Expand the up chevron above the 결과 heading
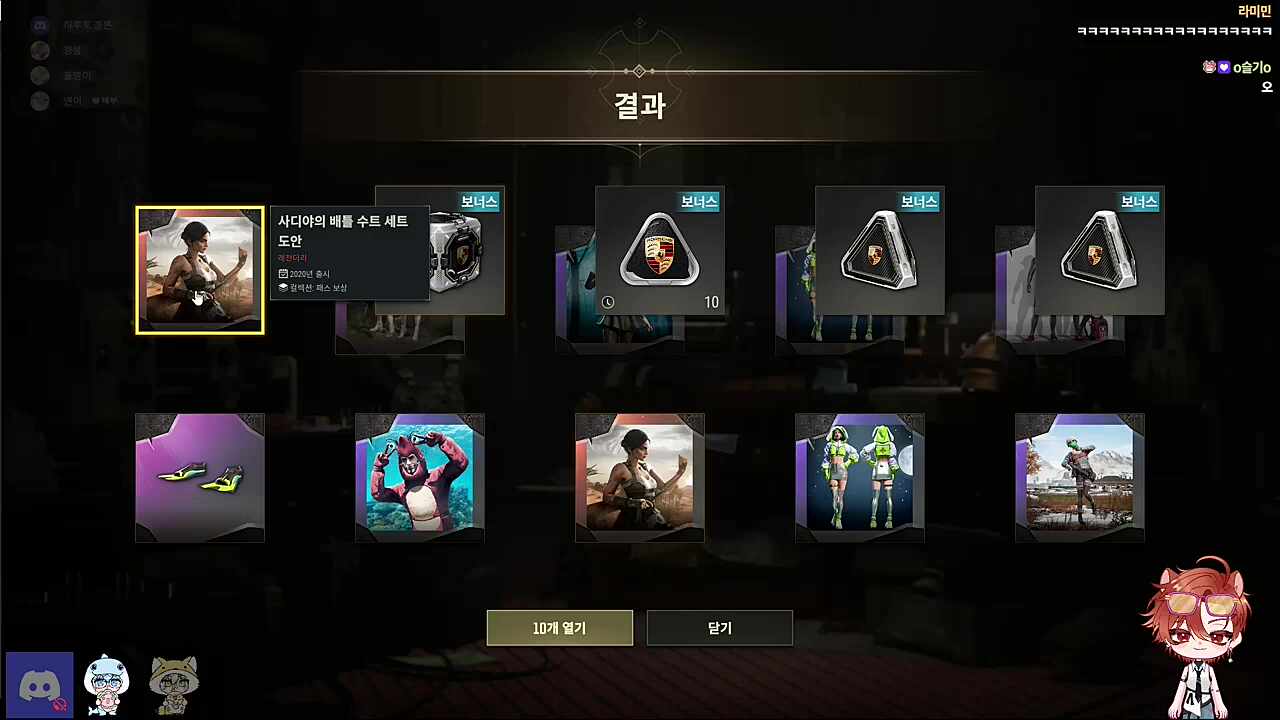Image resolution: width=1280 pixels, height=720 pixels. (x=639, y=22)
